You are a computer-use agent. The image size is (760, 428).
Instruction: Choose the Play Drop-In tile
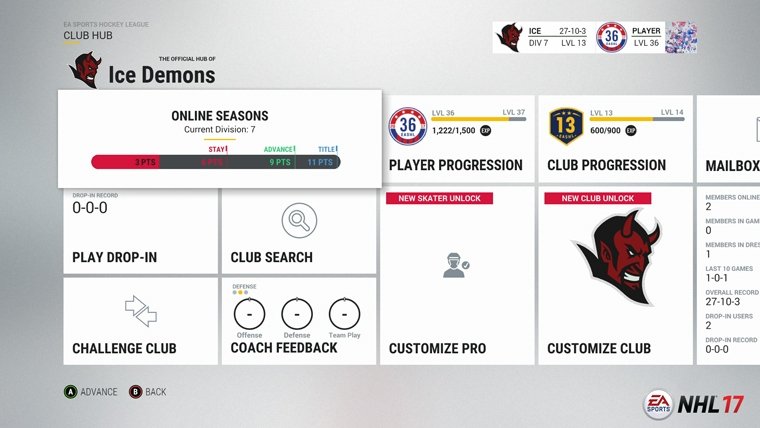coord(140,232)
